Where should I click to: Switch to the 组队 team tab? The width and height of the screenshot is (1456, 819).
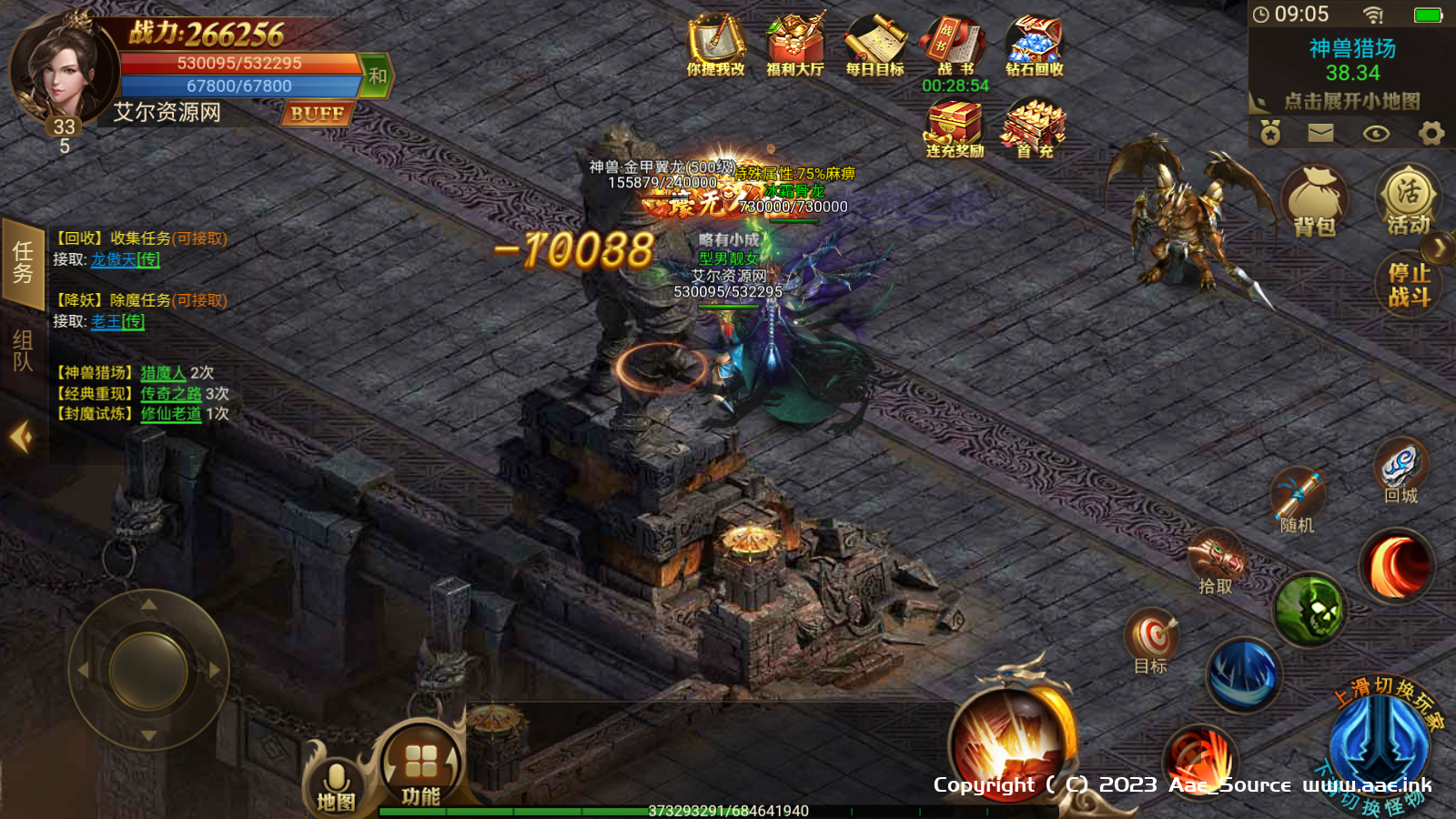pyautogui.click(x=23, y=350)
